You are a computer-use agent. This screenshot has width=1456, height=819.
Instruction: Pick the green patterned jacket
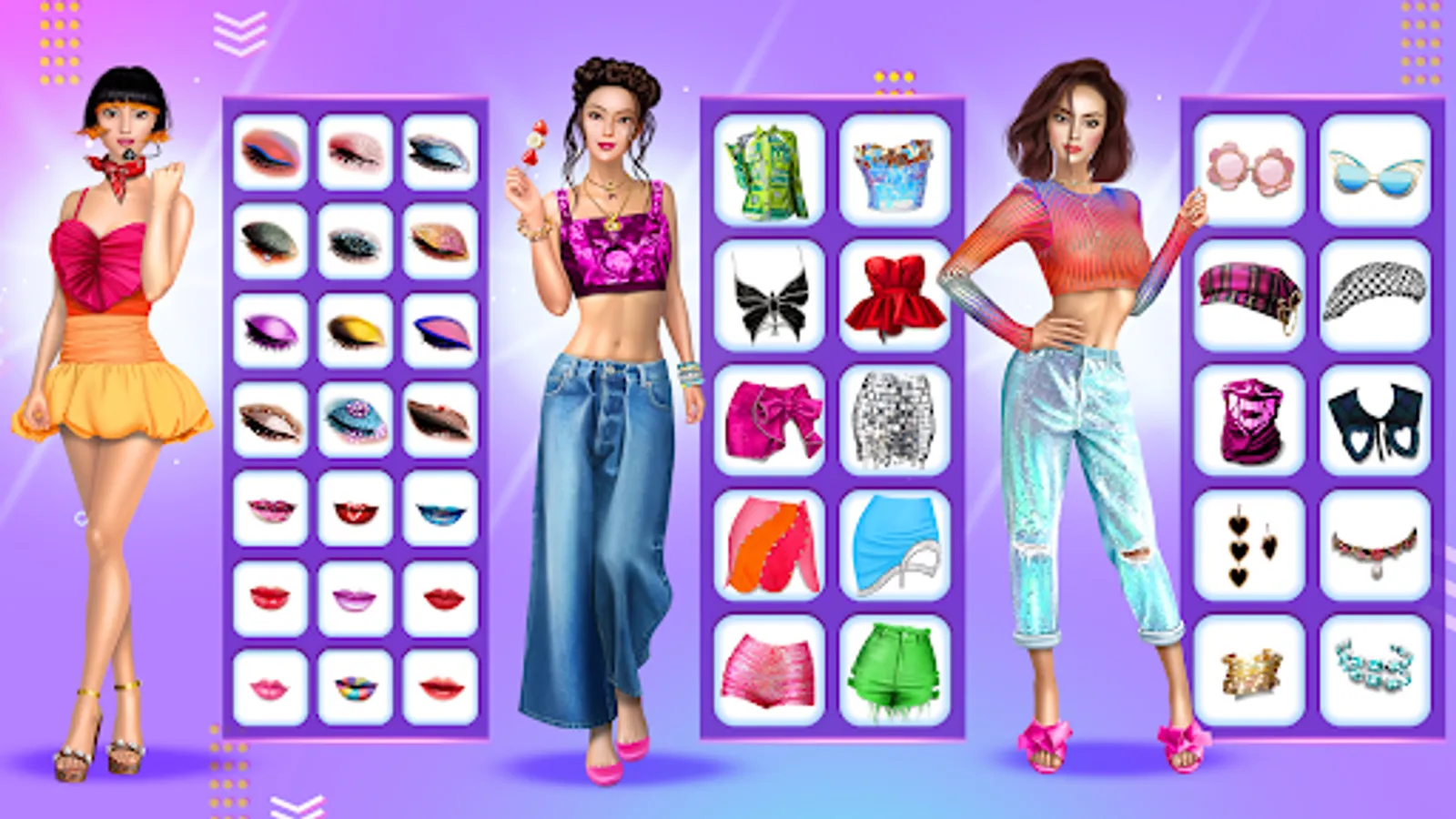(769, 173)
